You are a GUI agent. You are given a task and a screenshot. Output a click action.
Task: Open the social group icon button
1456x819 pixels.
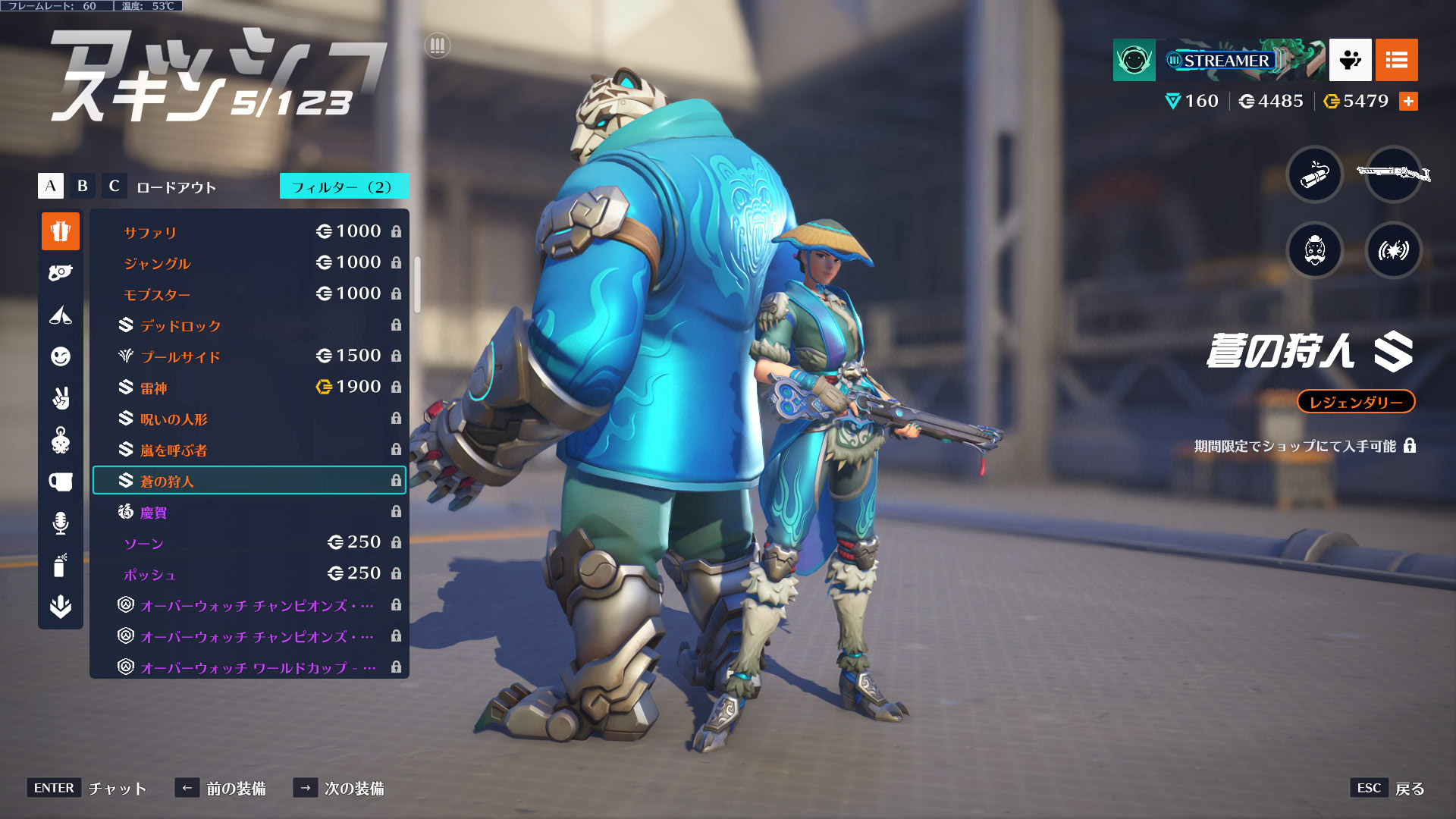[x=1350, y=60]
